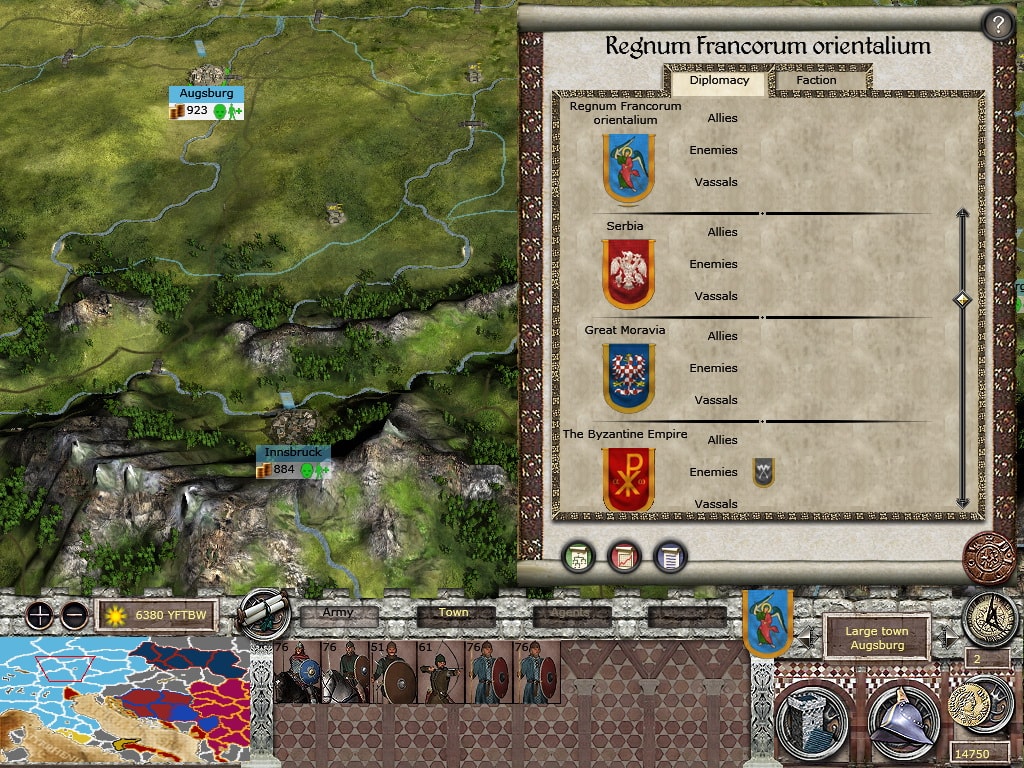Open the help question mark button
Screen dimensions: 1024x768
pos(997,25)
